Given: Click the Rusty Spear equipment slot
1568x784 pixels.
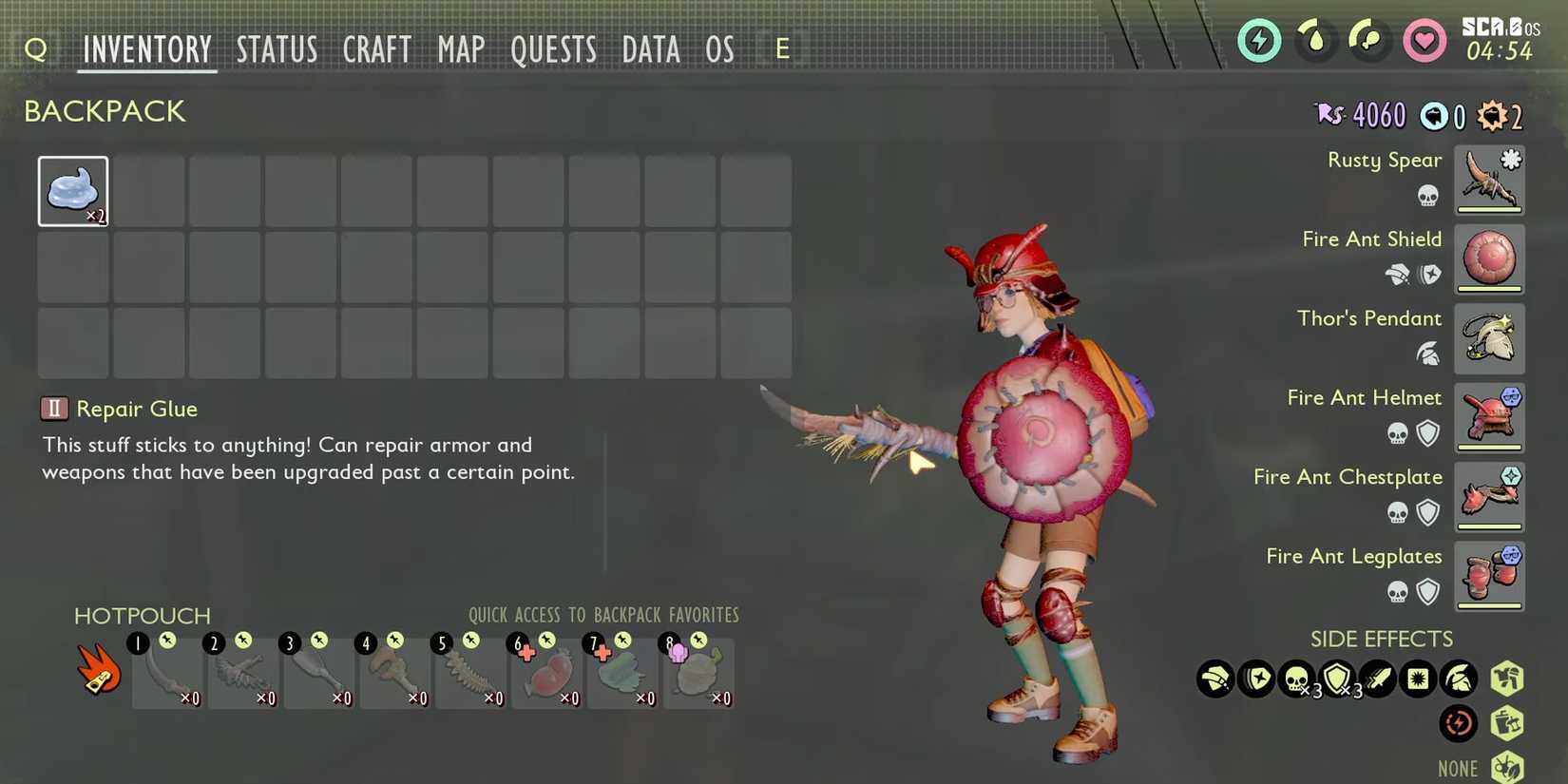Looking at the screenshot, I should tap(1489, 179).
